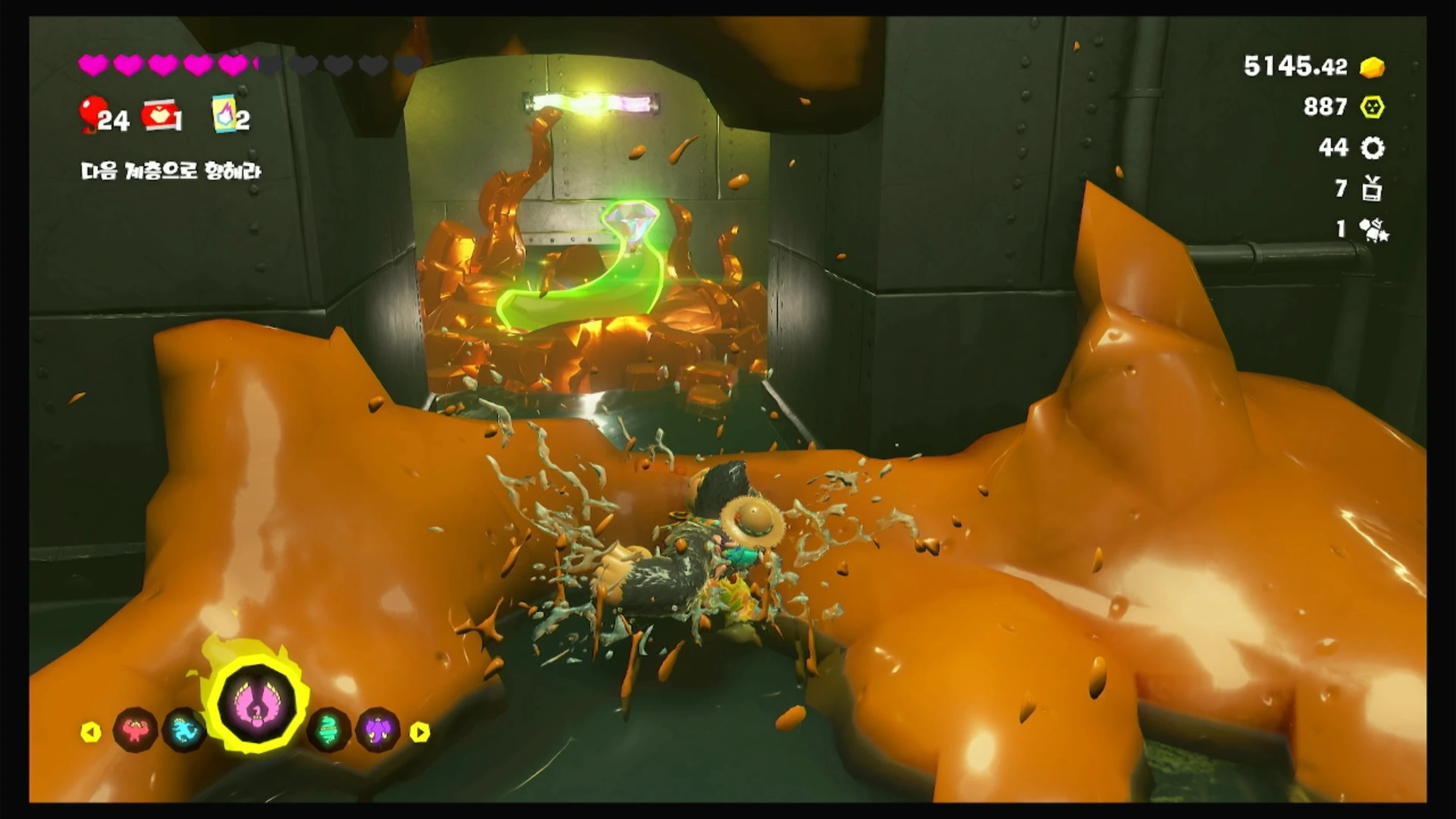
Task: Click the right yellow arrow of Bananza selector
Action: pyautogui.click(x=420, y=732)
